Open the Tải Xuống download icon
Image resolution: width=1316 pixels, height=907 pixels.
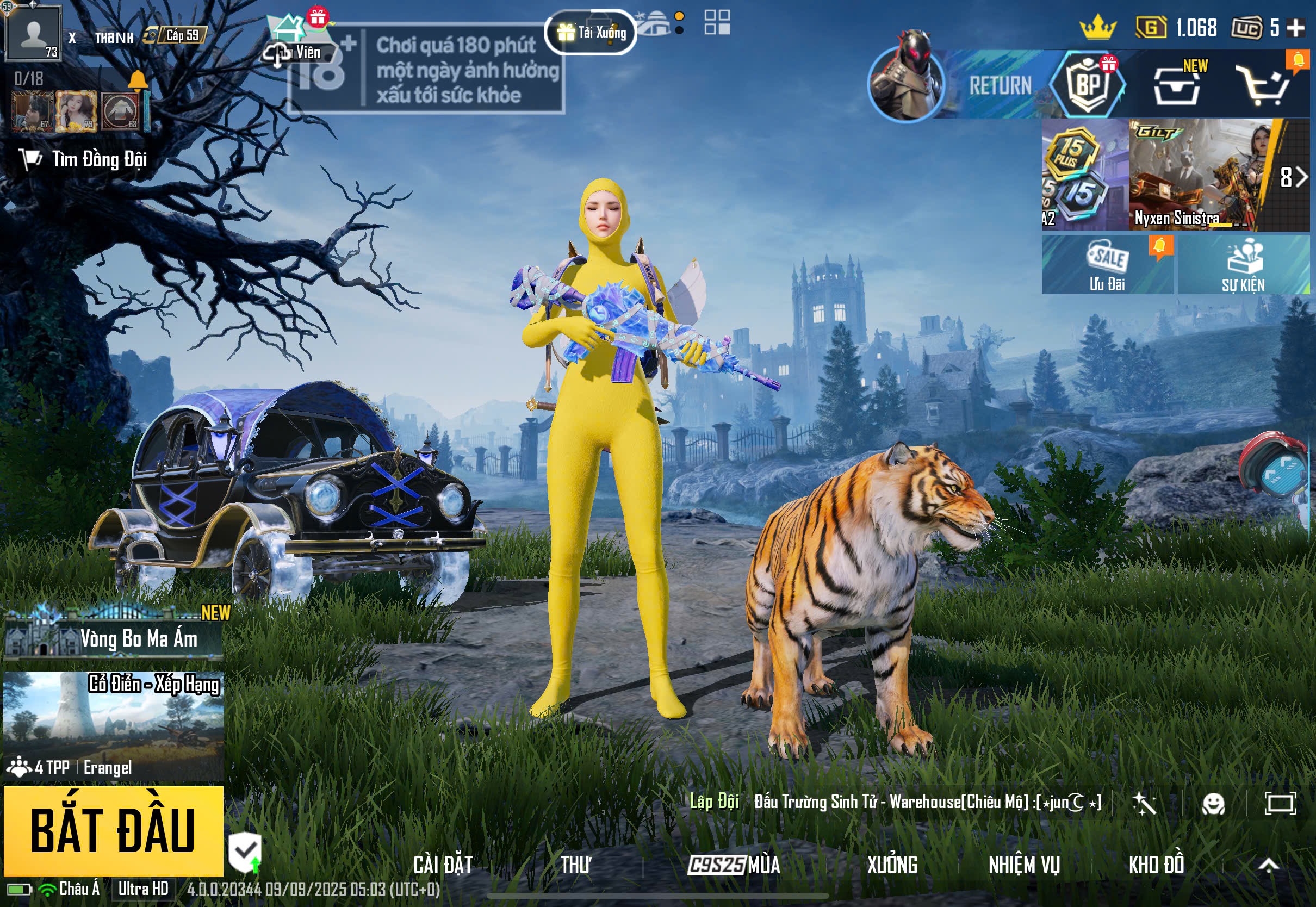(x=591, y=33)
